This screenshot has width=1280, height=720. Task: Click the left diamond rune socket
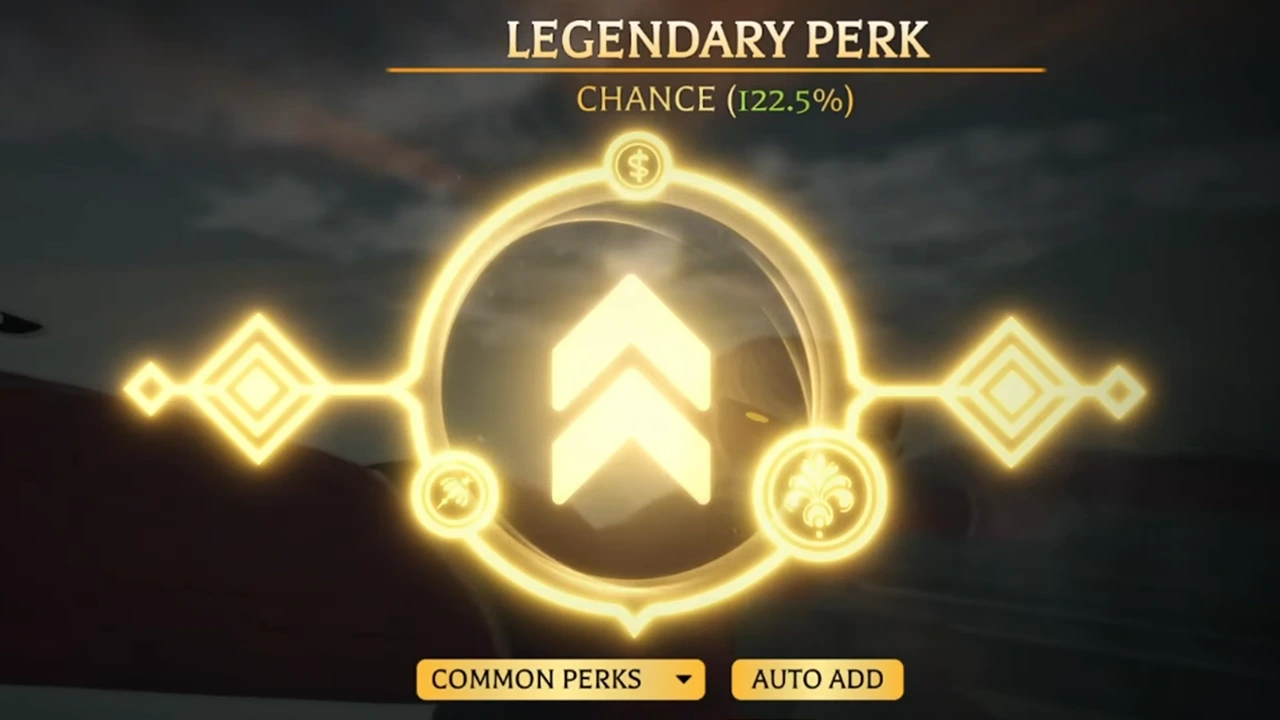(x=258, y=385)
